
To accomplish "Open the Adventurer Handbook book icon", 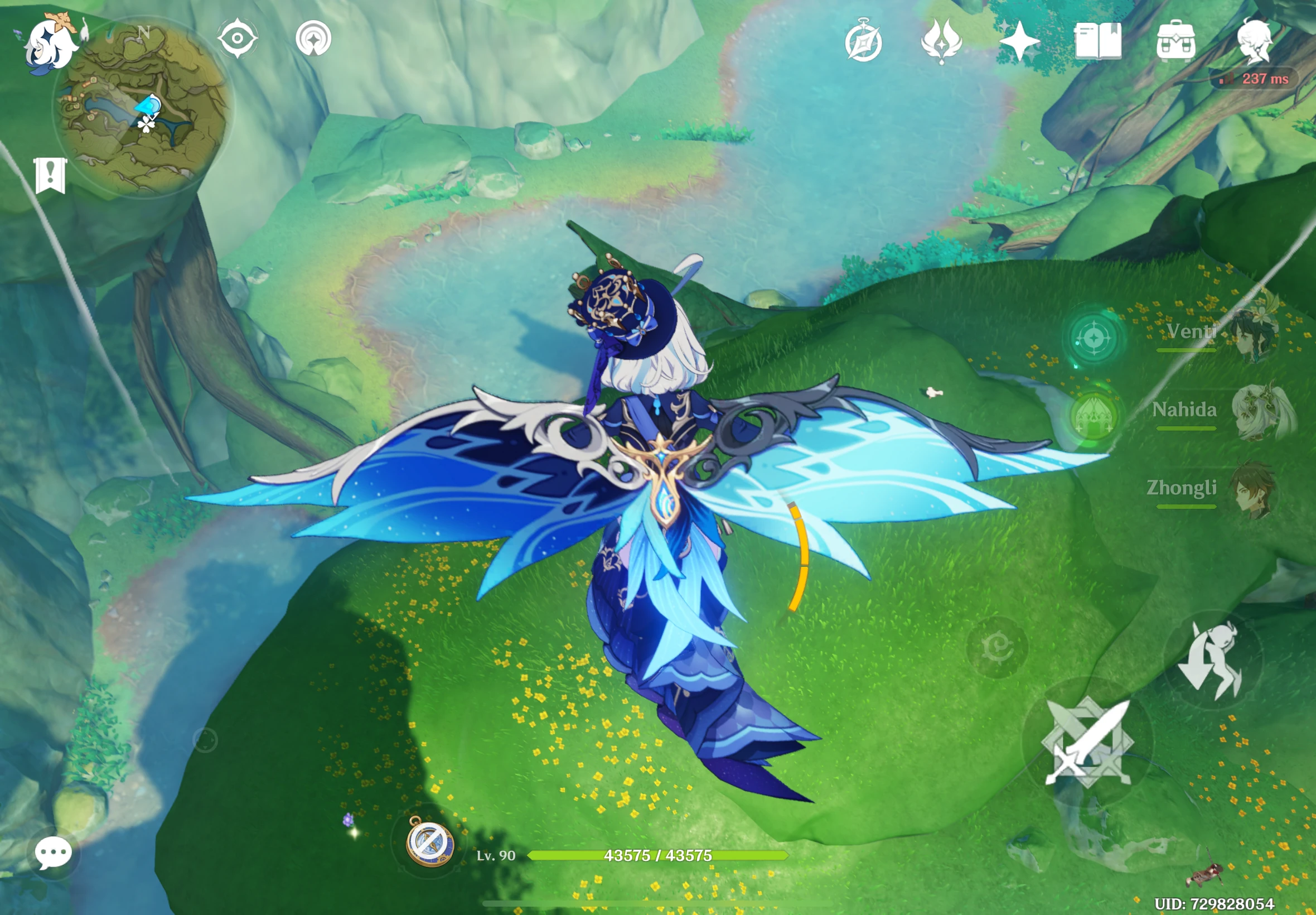I will [1100, 40].
